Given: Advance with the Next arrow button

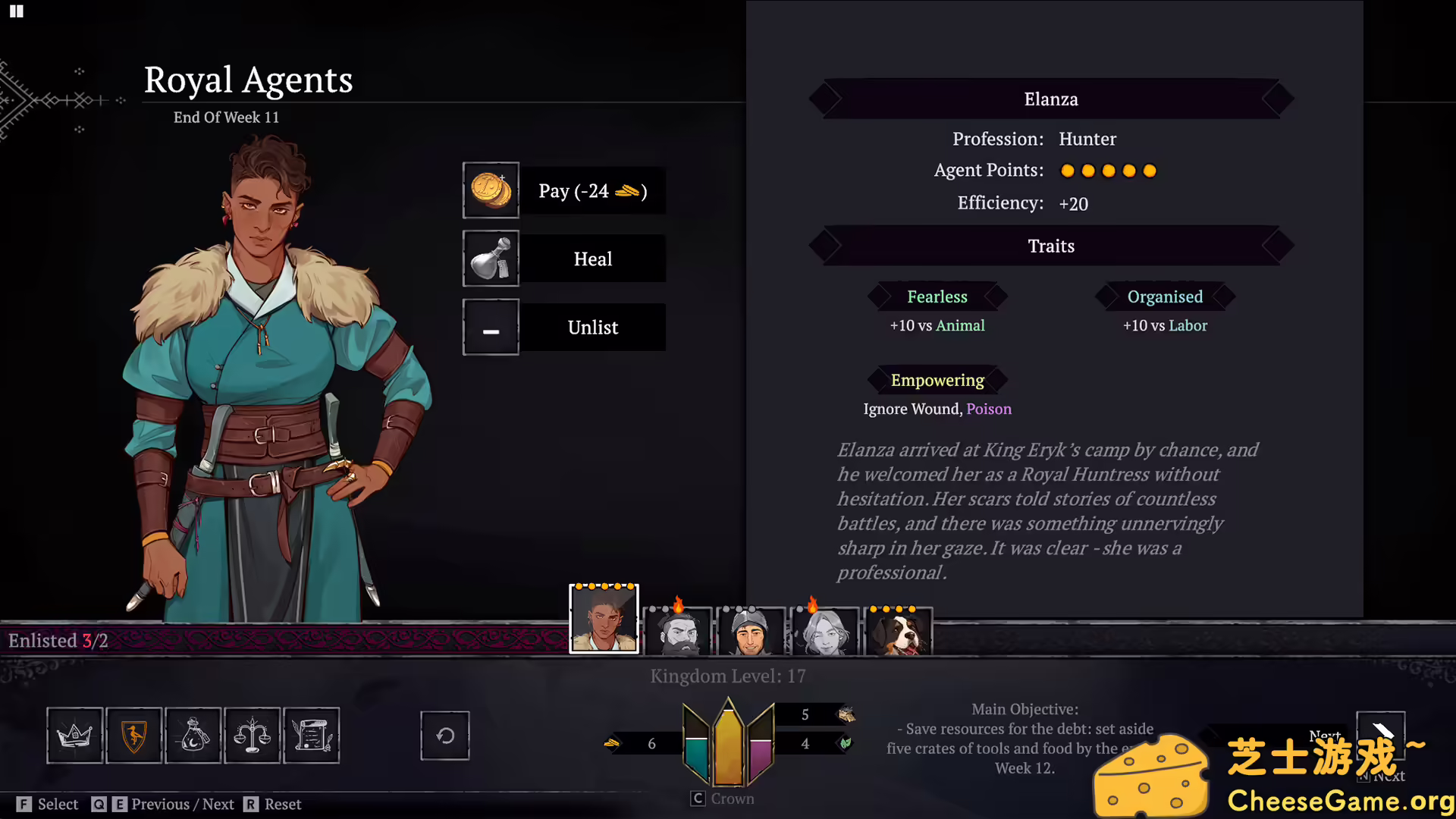Looking at the screenshot, I should [x=1380, y=733].
